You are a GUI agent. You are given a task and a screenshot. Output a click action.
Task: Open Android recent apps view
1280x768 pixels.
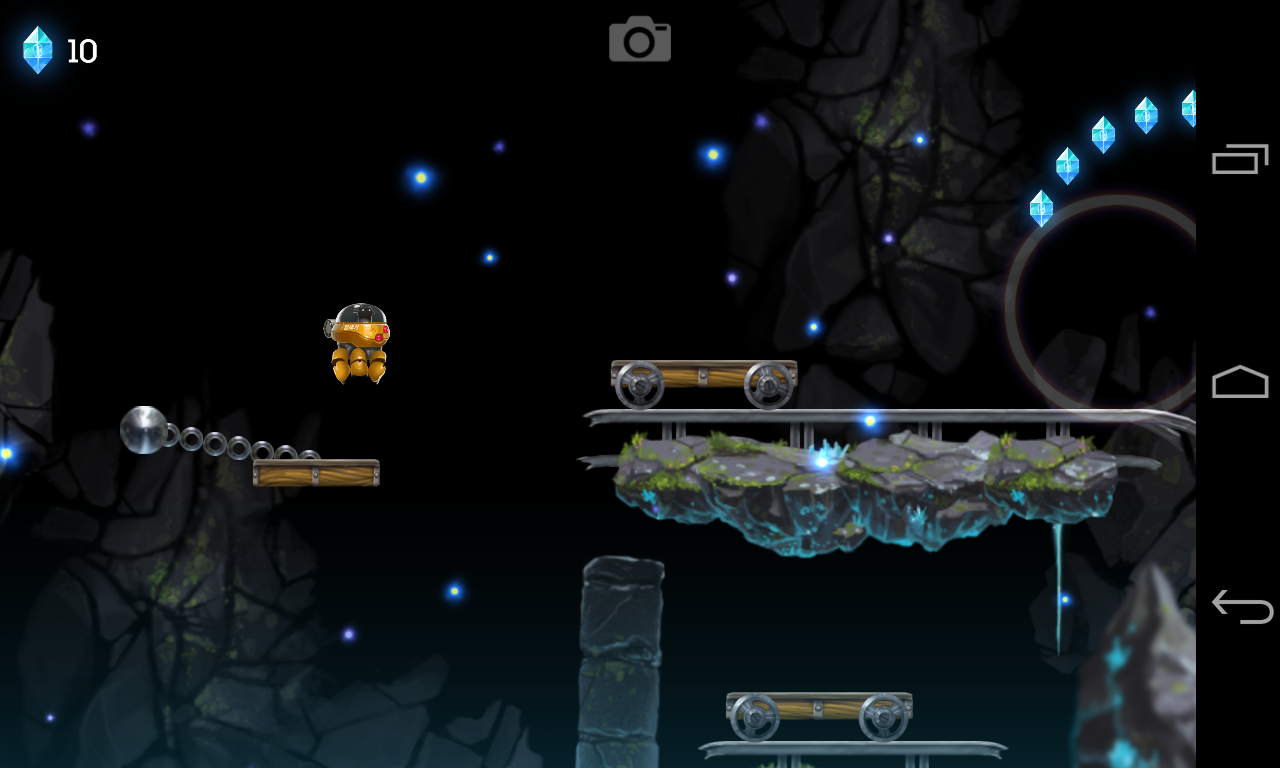point(1240,159)
